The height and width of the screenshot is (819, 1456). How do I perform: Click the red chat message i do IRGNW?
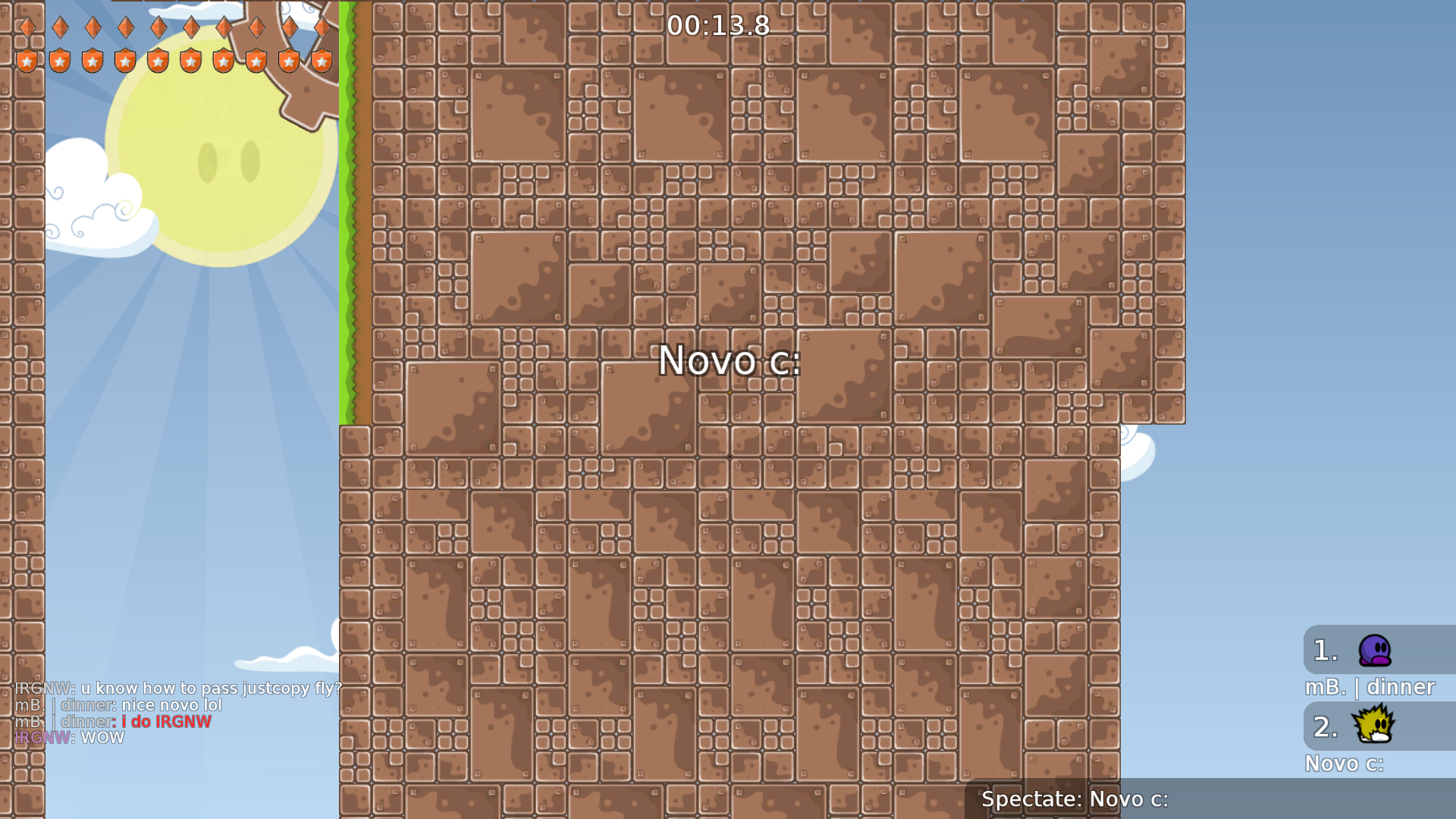click(165, 721)
